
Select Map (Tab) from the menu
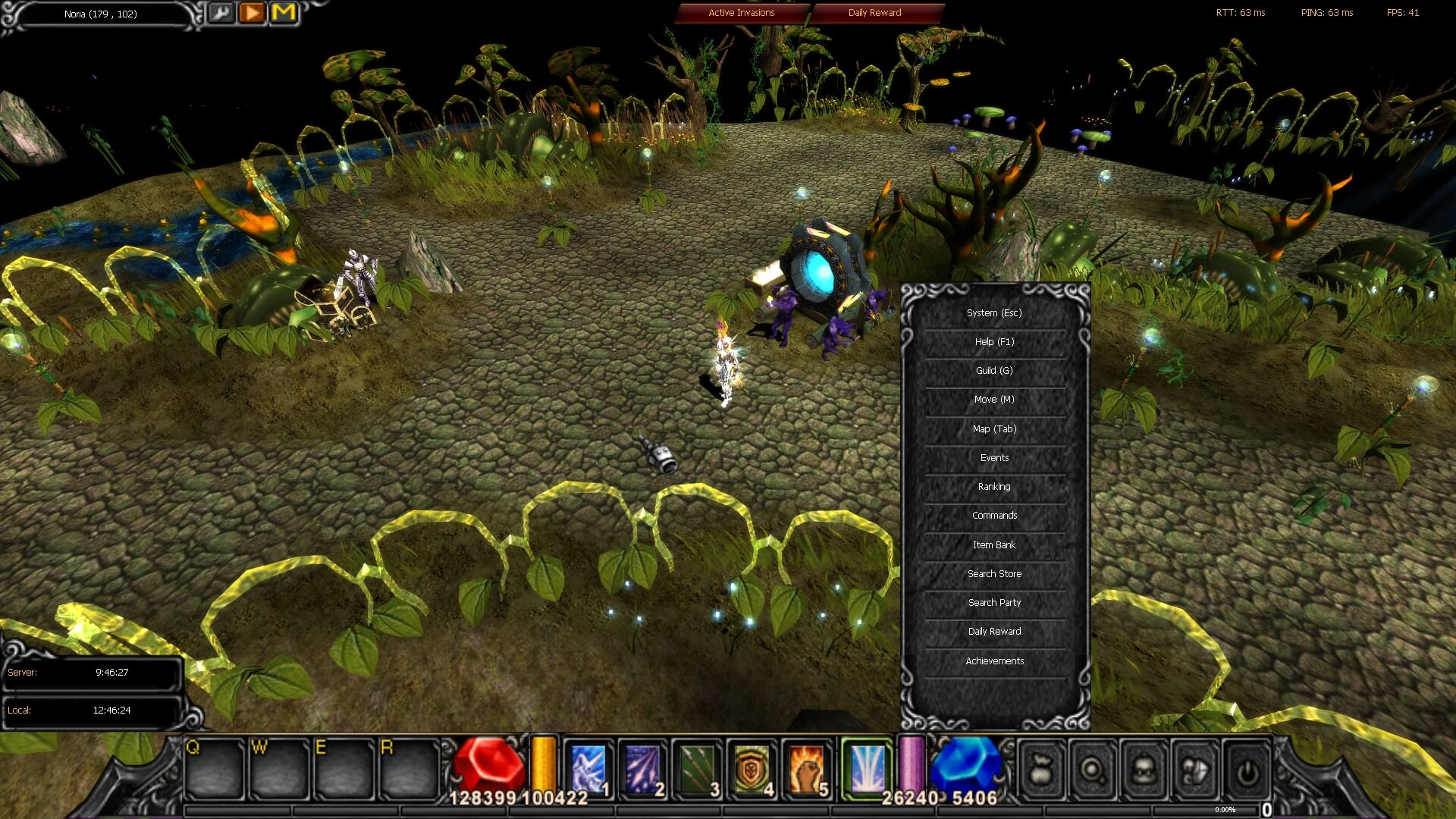tap(993, 428)
